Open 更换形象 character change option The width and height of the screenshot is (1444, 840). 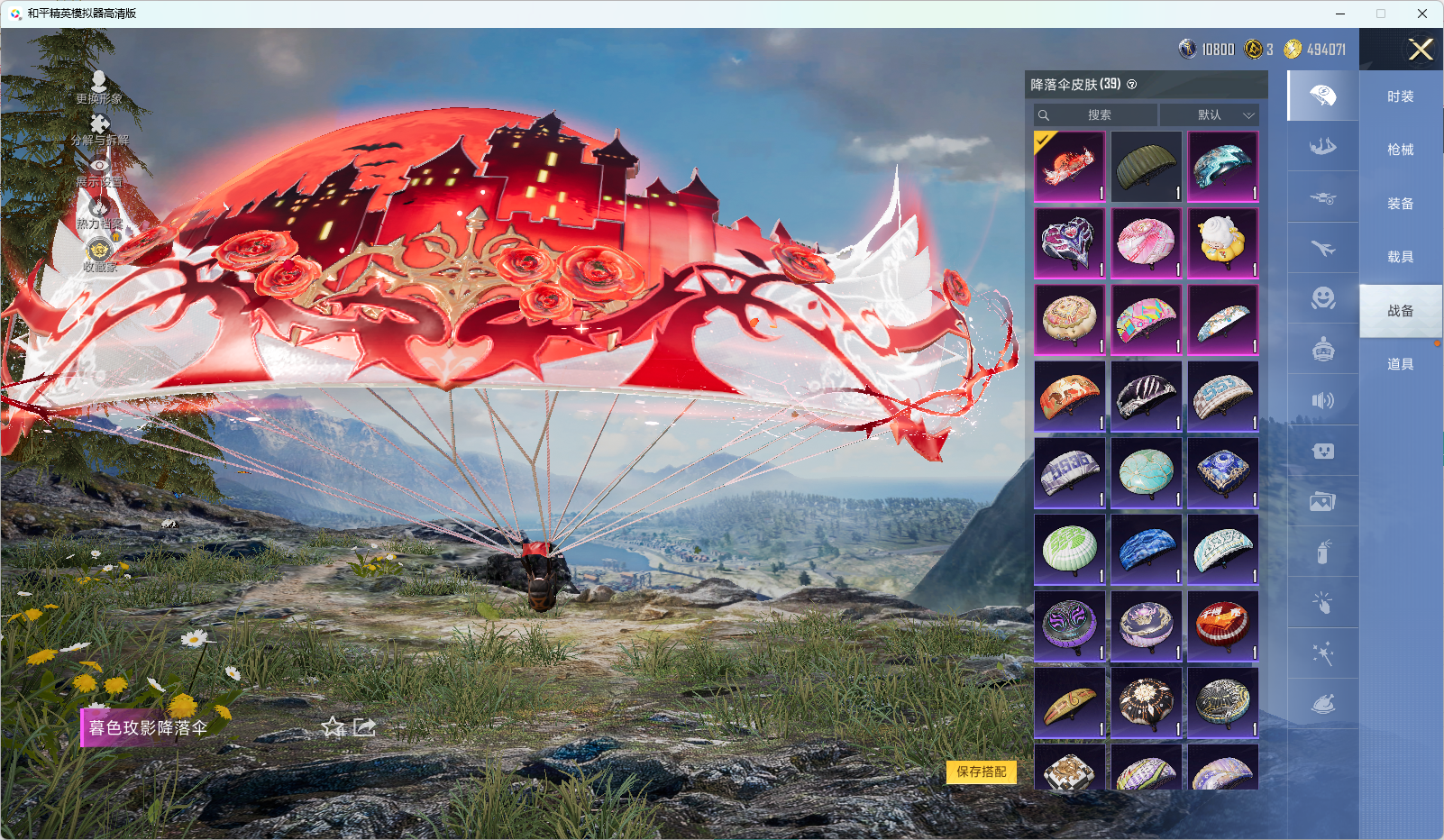[x=99, y=87]
